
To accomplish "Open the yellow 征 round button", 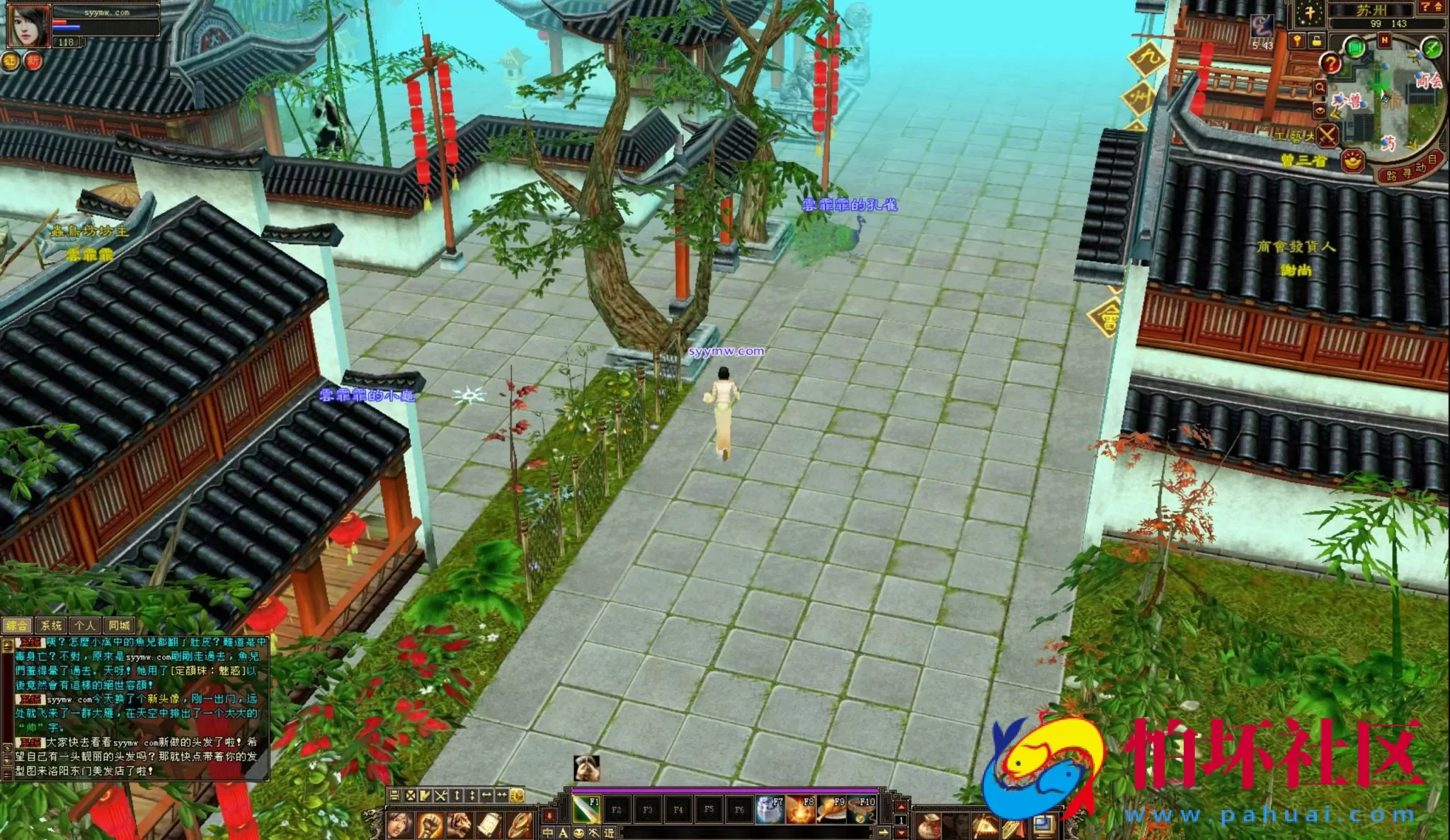I will [10, 62].
